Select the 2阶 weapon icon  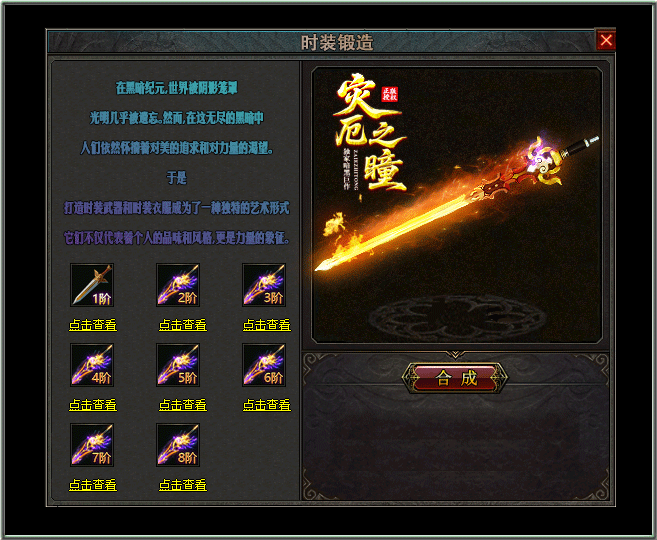tap(178, 285)
